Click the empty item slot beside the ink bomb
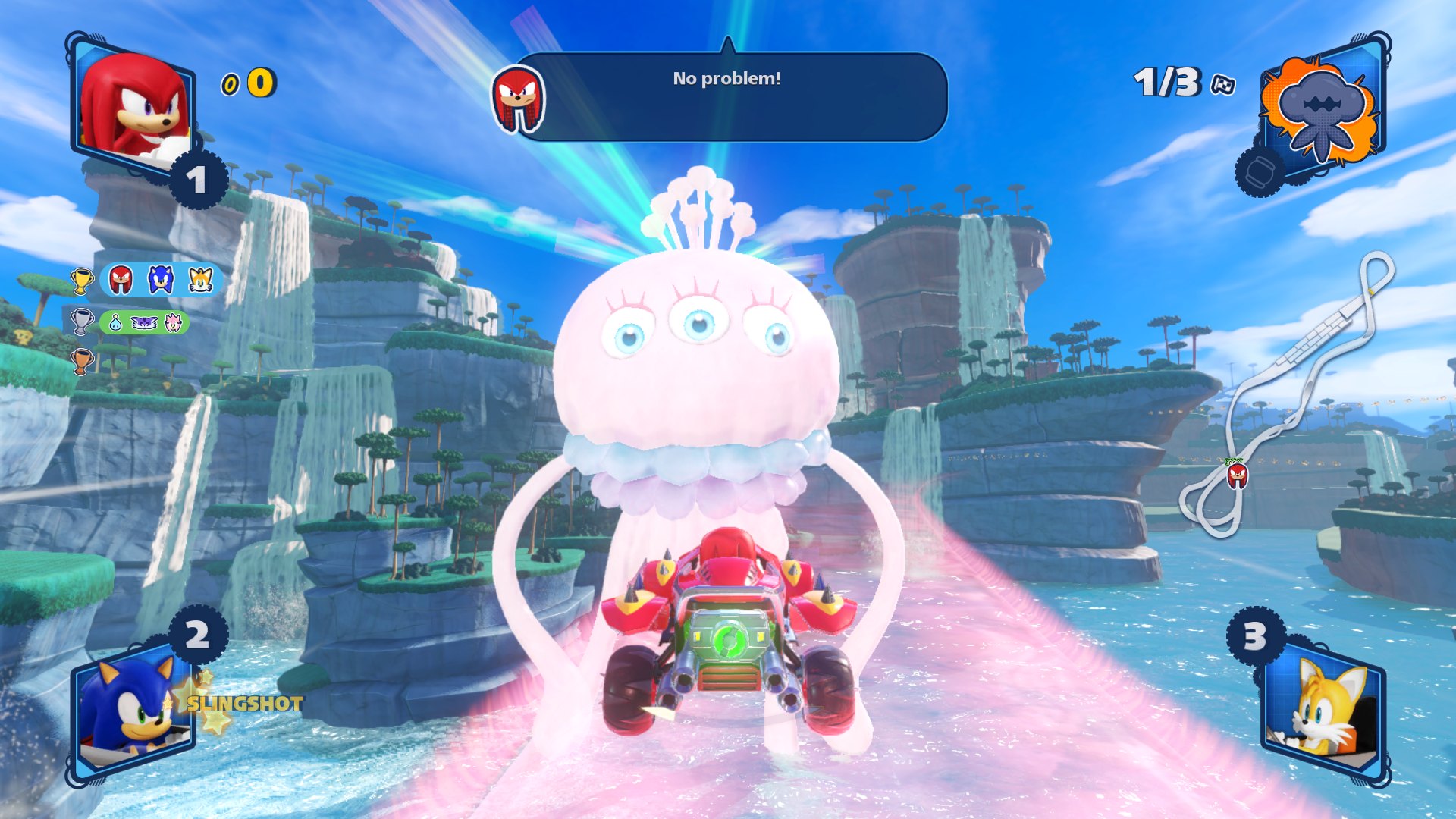Image resolution: width=1456 pixels, height=819 pixels. point(1259,172)
